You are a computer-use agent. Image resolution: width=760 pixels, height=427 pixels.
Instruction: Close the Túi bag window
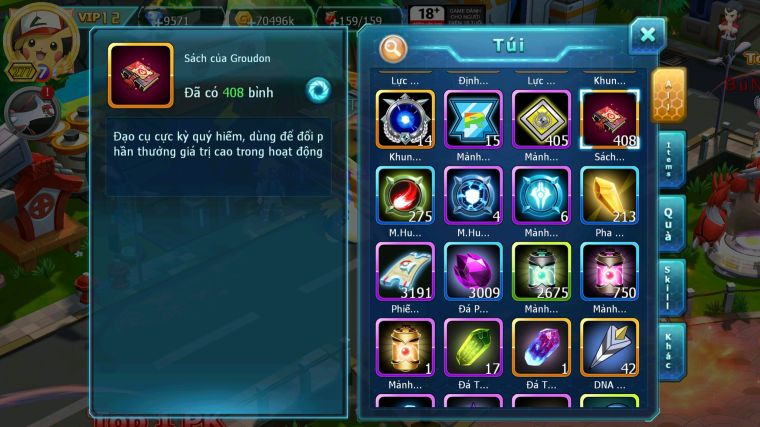tap(647, 36)
